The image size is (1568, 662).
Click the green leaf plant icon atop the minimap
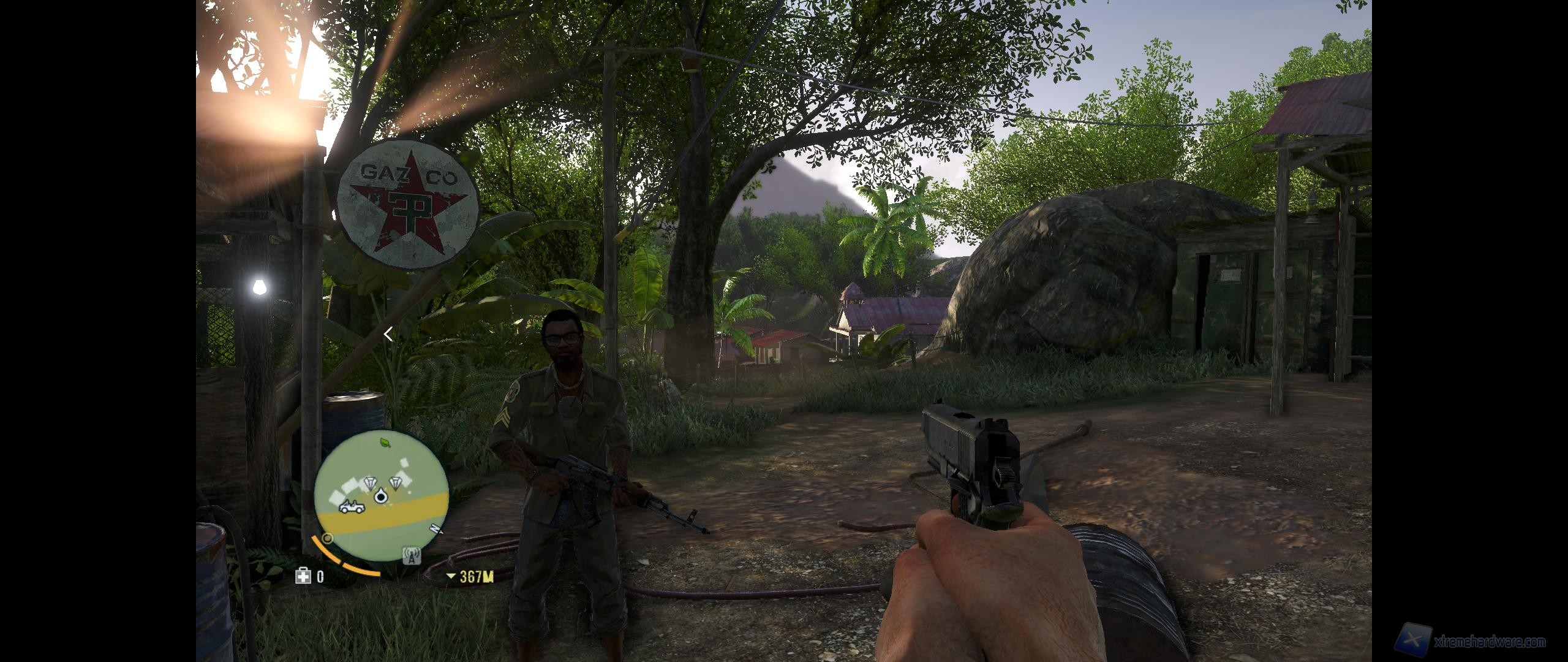[x=384, y=443]
